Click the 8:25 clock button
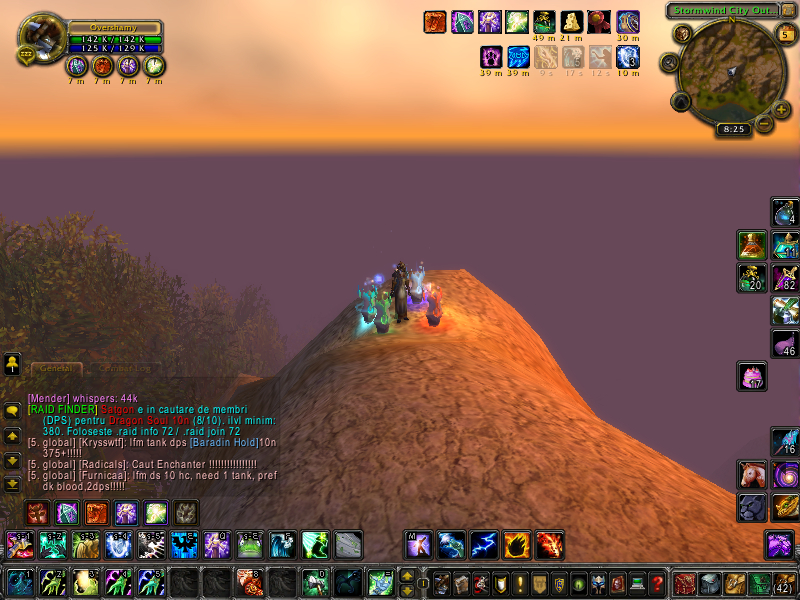This screenshot has width=800, height=600. (x=733, y=129)
